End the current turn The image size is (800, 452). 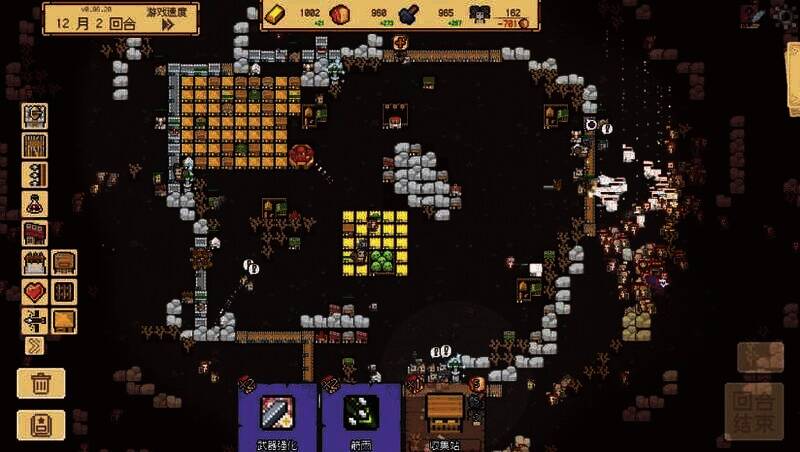[x=760, y=411]
